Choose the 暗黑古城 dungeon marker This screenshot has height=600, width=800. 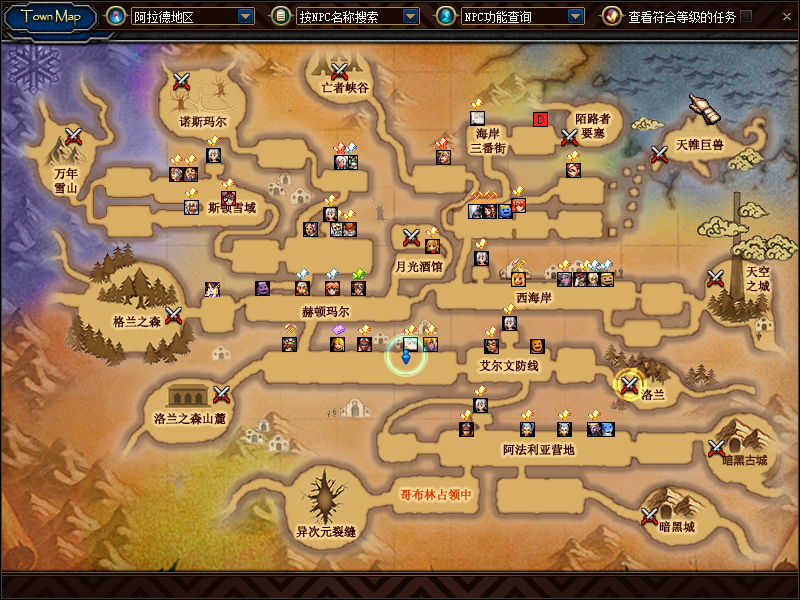pos(716,448)
